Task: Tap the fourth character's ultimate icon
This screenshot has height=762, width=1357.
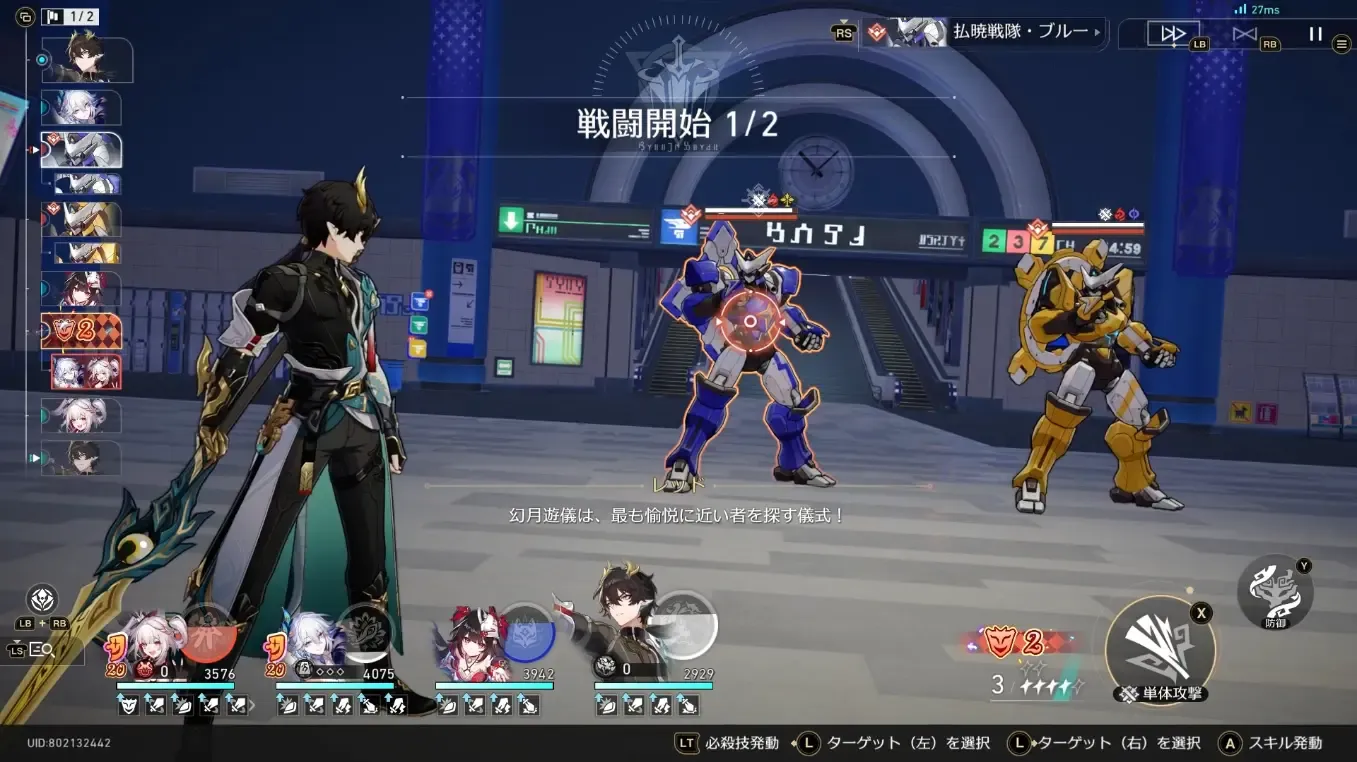Action: pos(685,625)
